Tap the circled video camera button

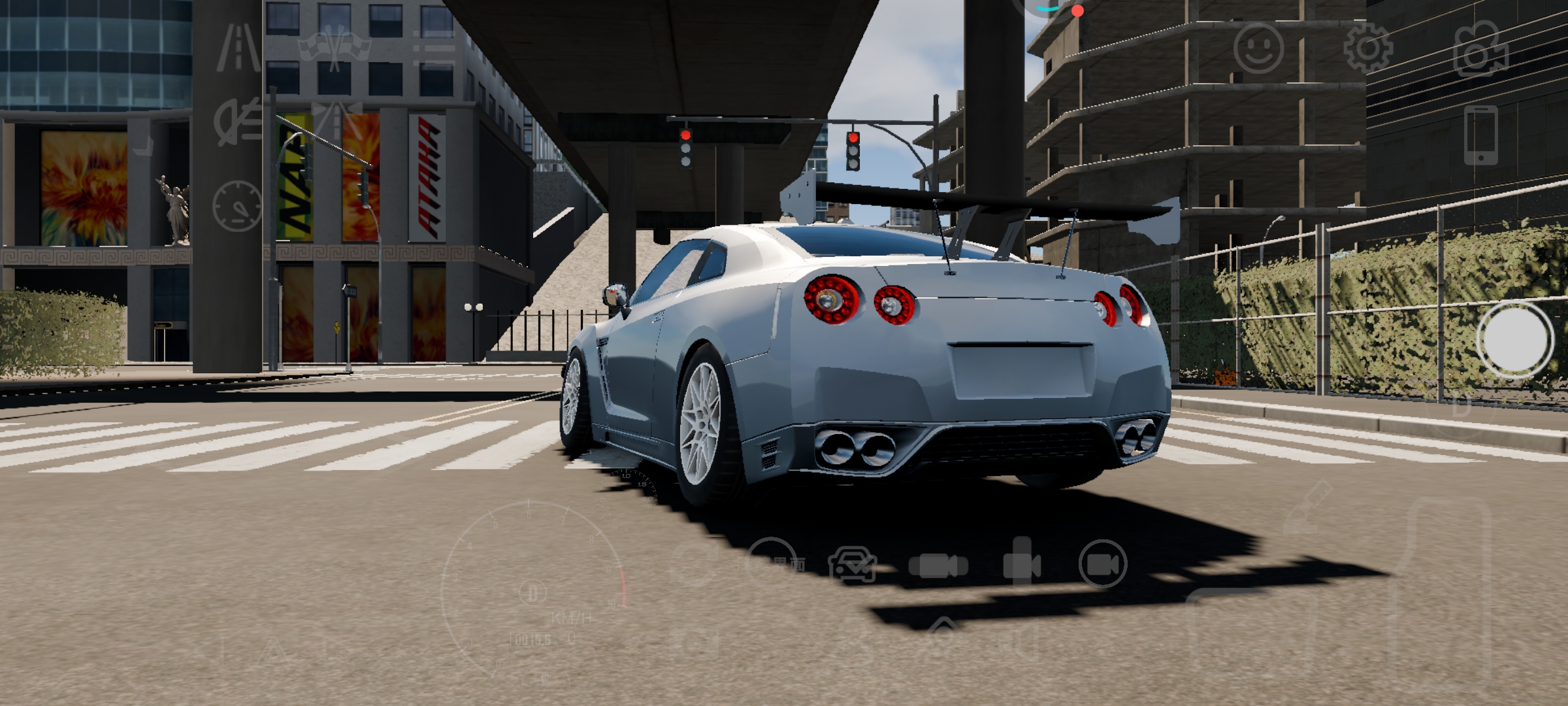[x=1103, y=563]
